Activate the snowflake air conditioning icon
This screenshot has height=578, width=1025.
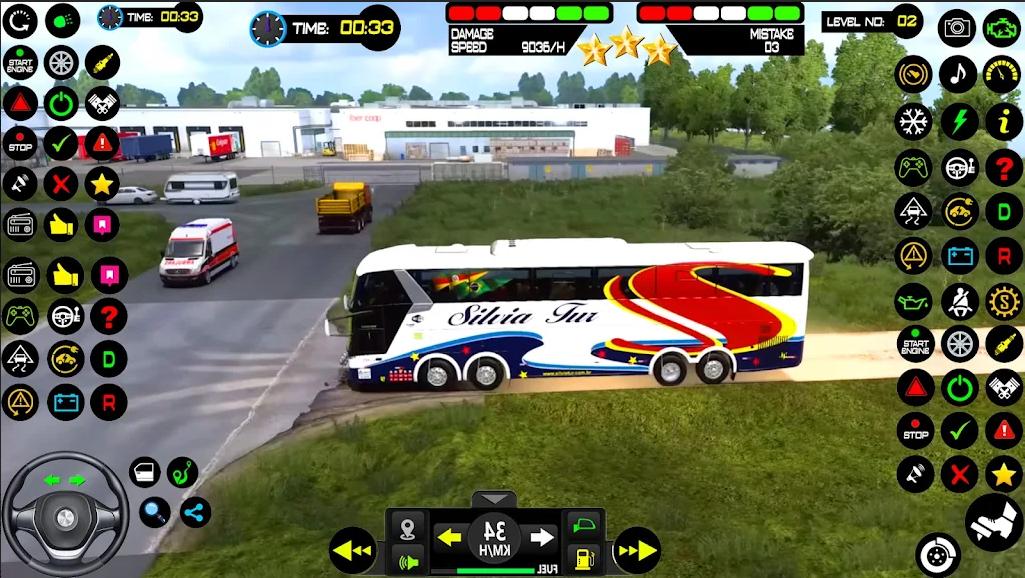point(913,121)
